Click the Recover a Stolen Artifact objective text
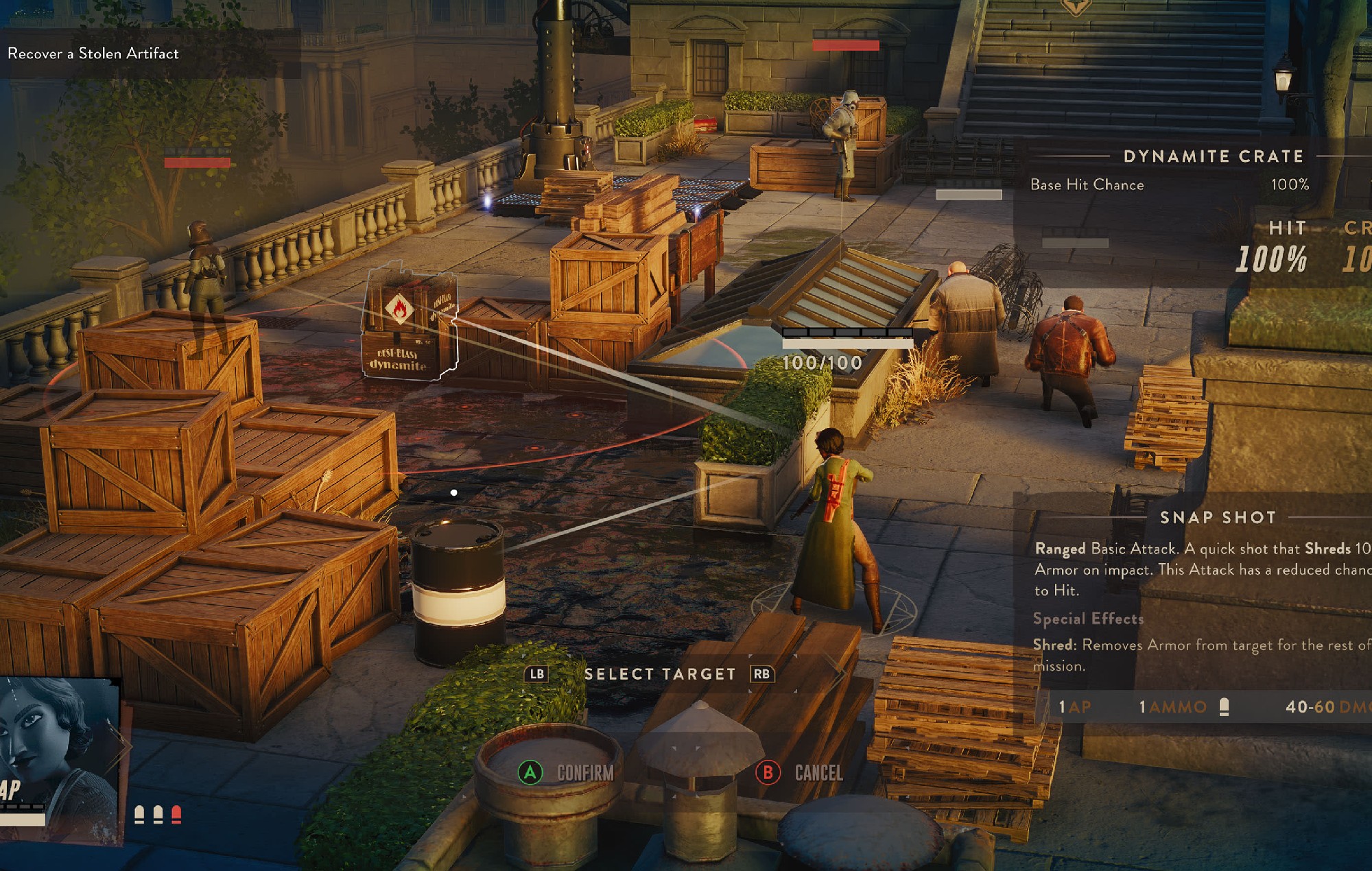The image size is (1372, 871). [x=93, y=53]
